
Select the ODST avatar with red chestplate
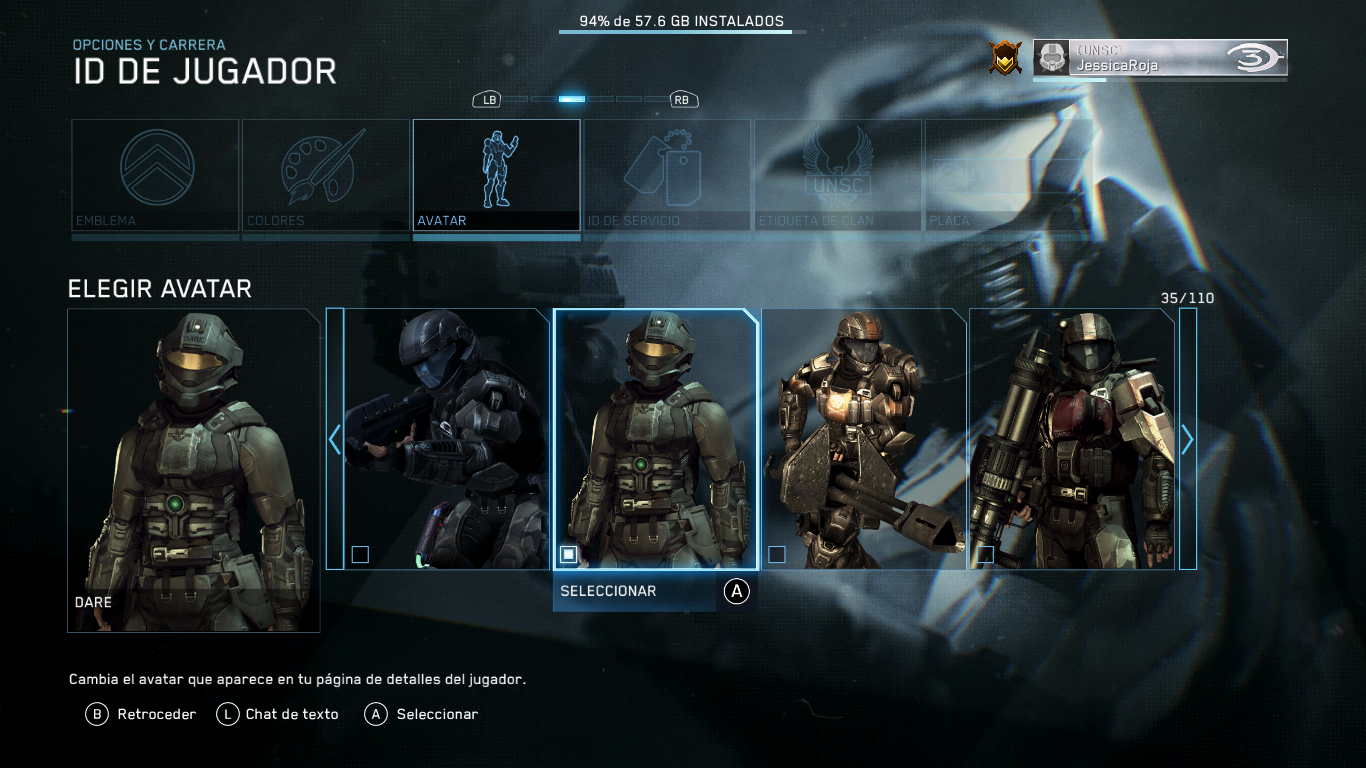1071,439
